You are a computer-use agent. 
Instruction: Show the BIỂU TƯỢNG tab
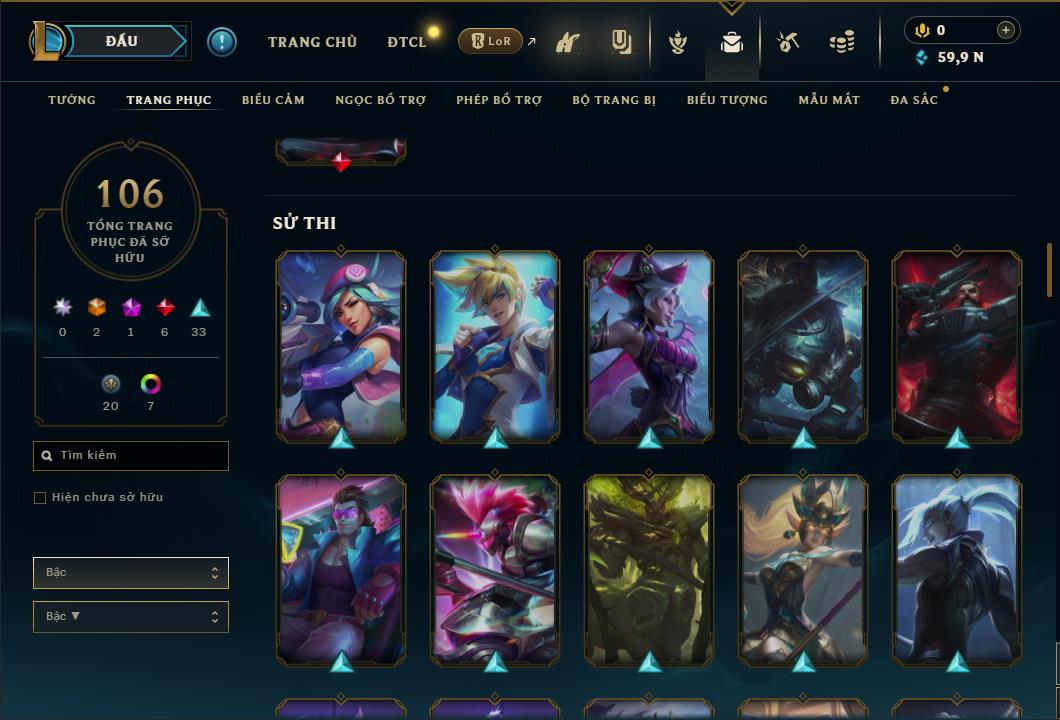[727, 100]
